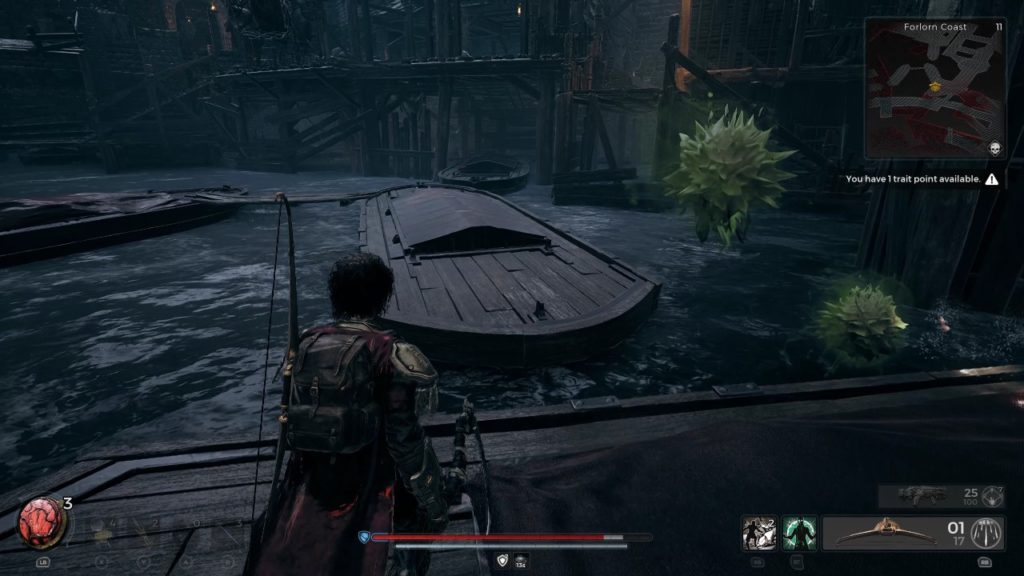This screenshot has width=1024, height=576.
Task: Trigger the bow's arrow-rain weapon mod
Action: [989, 532]
